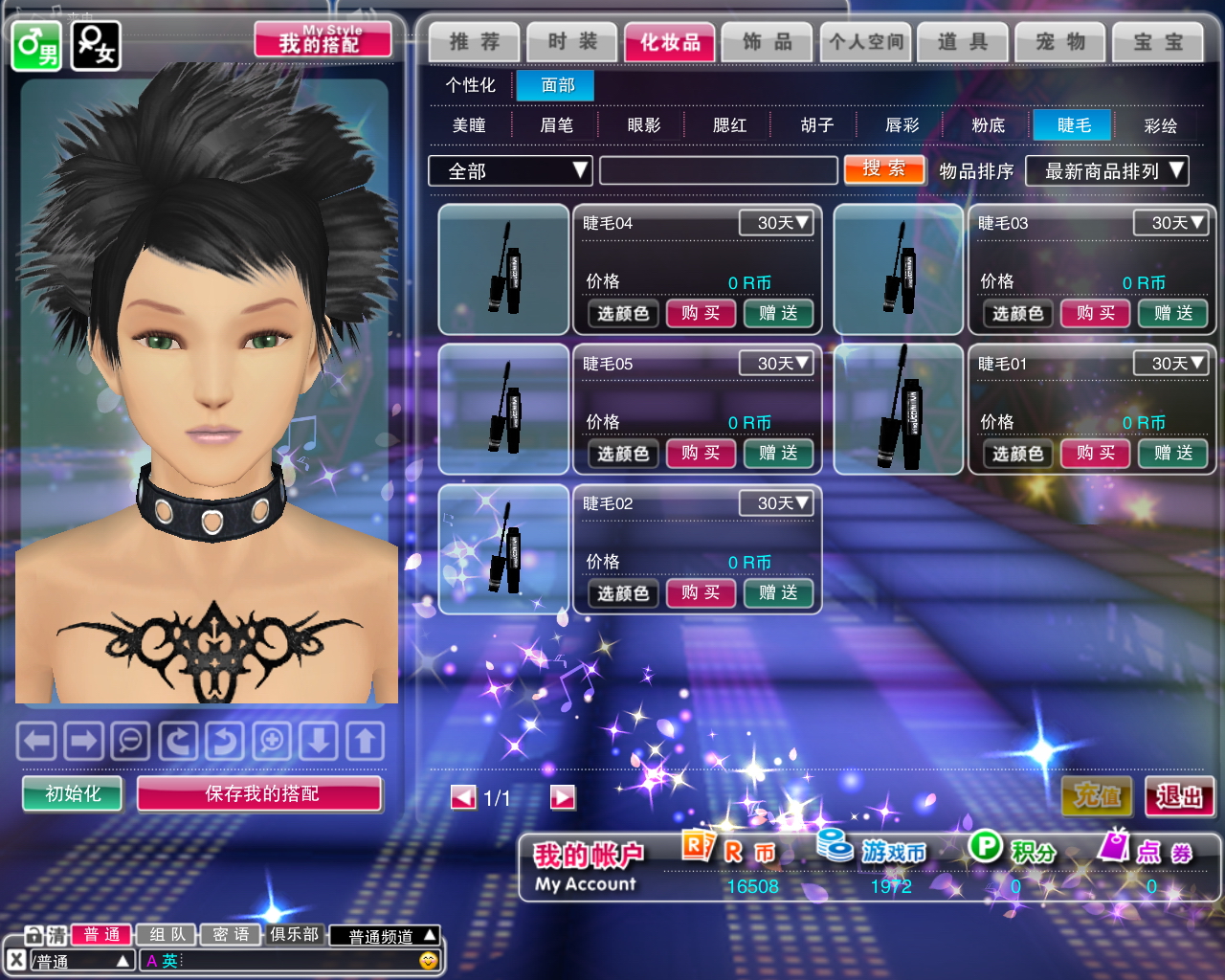Select the 睫毛02 mascara thumbnail
The height and width of the screenshot is (980, 1225).
click(503, 548)
